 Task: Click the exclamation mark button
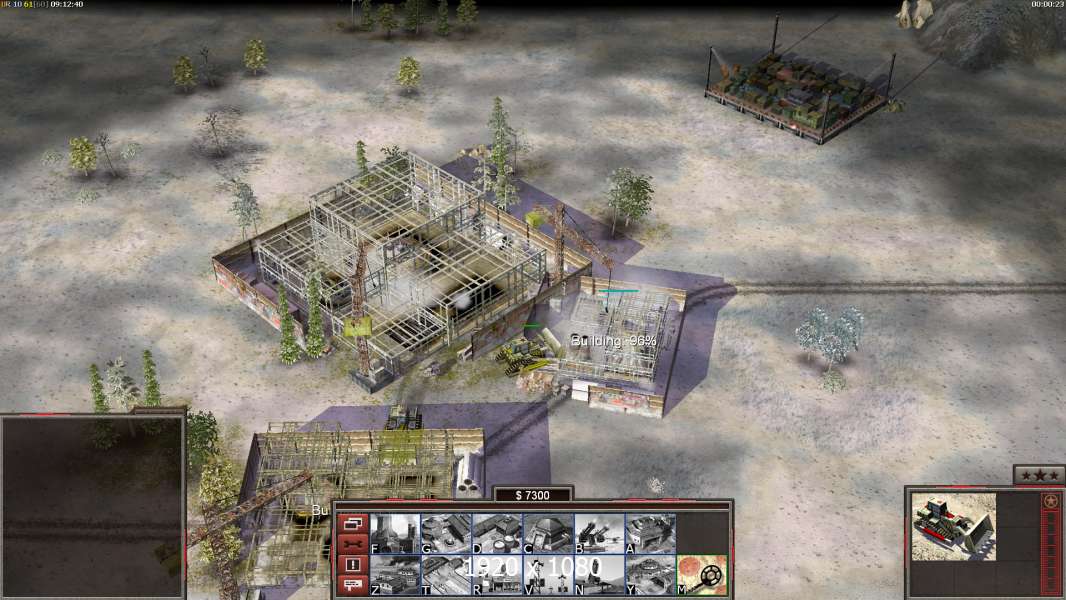352,565
